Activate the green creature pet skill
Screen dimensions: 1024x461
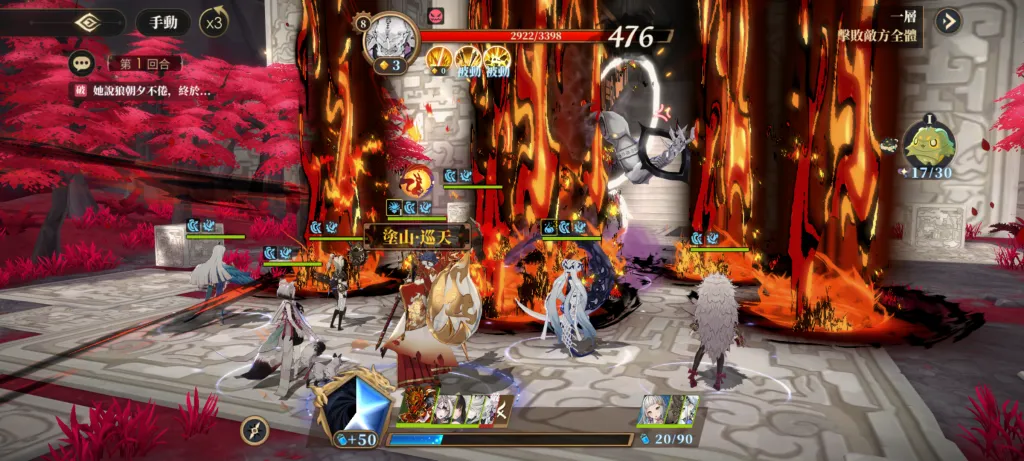point(928,142)
